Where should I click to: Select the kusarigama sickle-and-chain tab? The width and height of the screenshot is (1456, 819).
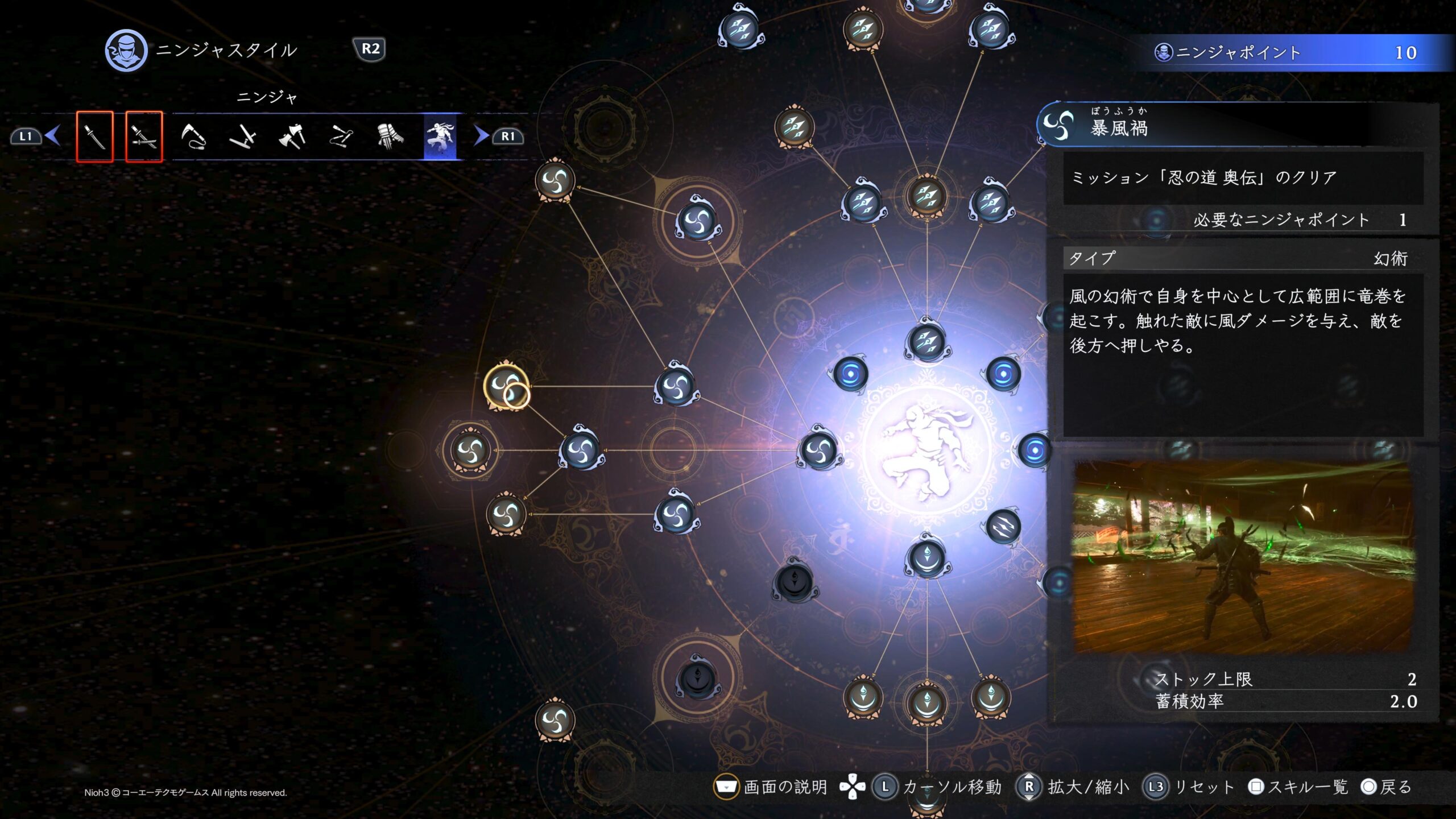193,136
